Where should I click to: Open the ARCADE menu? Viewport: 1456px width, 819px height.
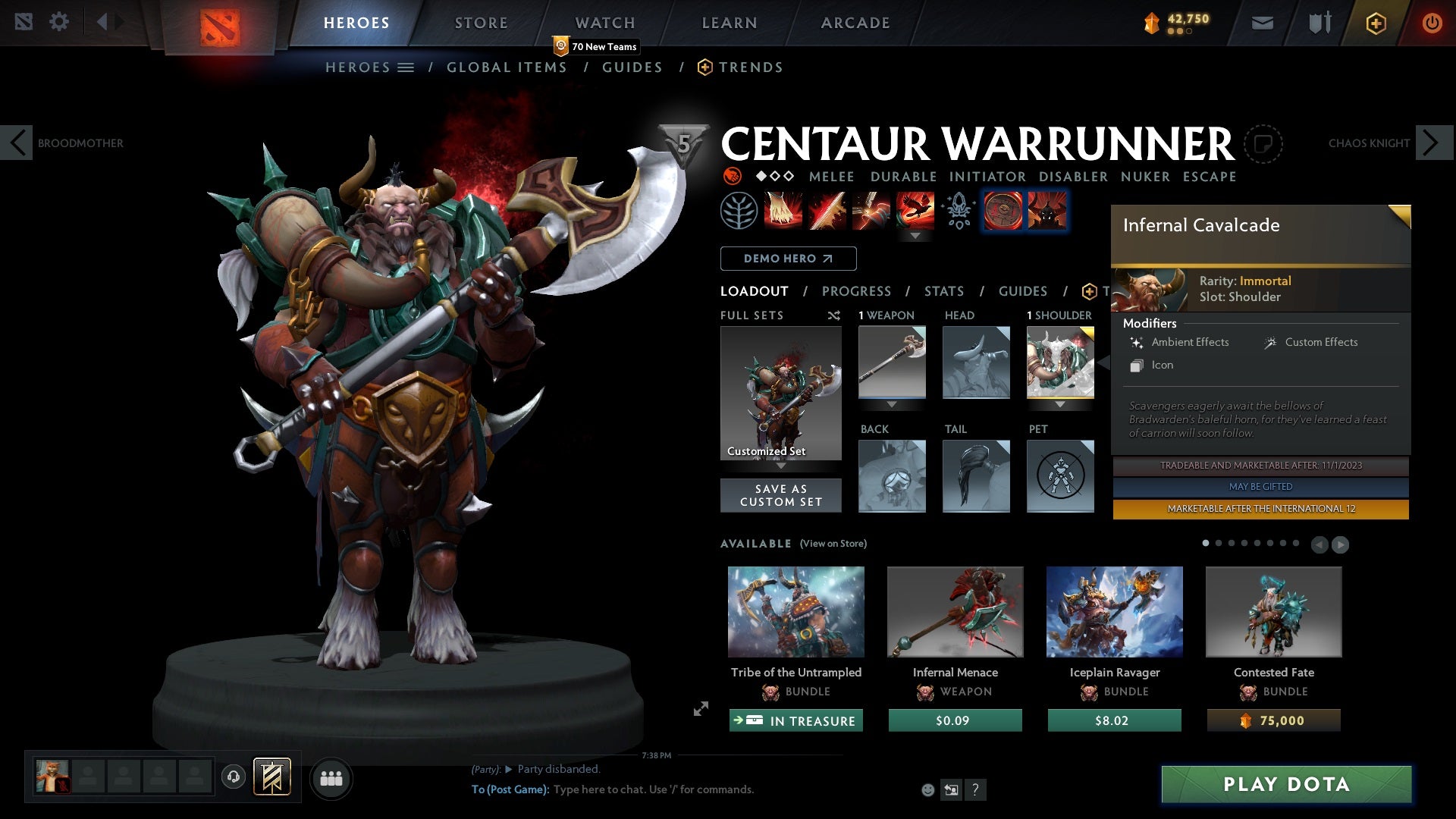click(x=854, y=23)
